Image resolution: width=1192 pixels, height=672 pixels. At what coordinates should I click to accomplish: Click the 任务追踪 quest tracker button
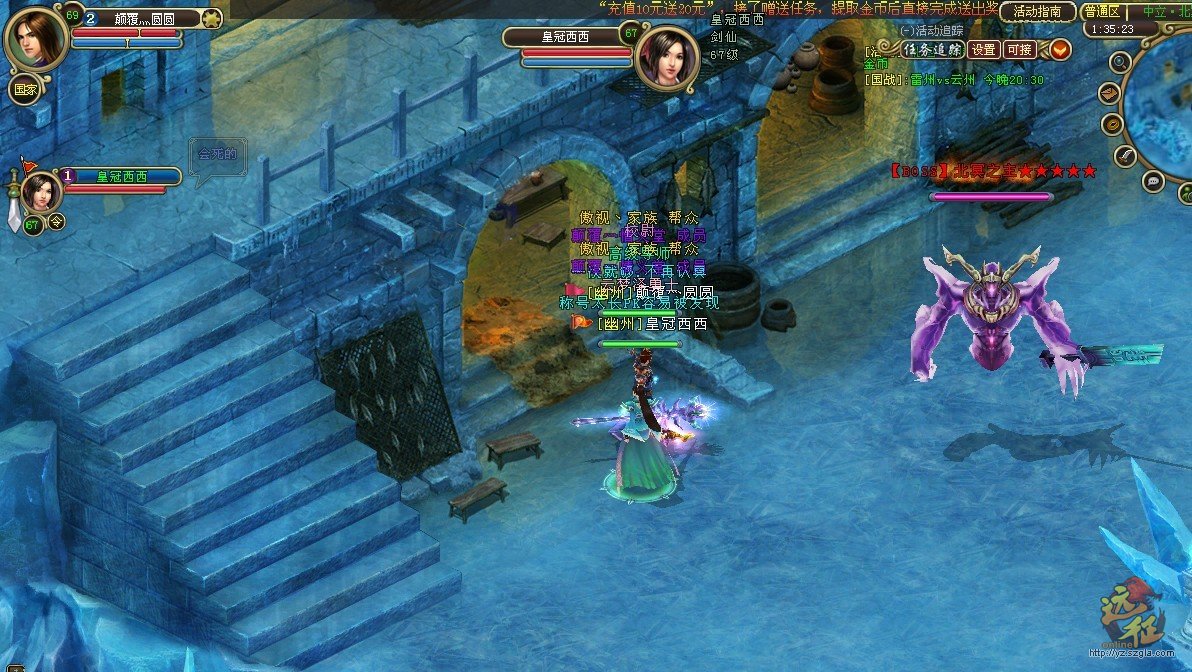(933, 49)
